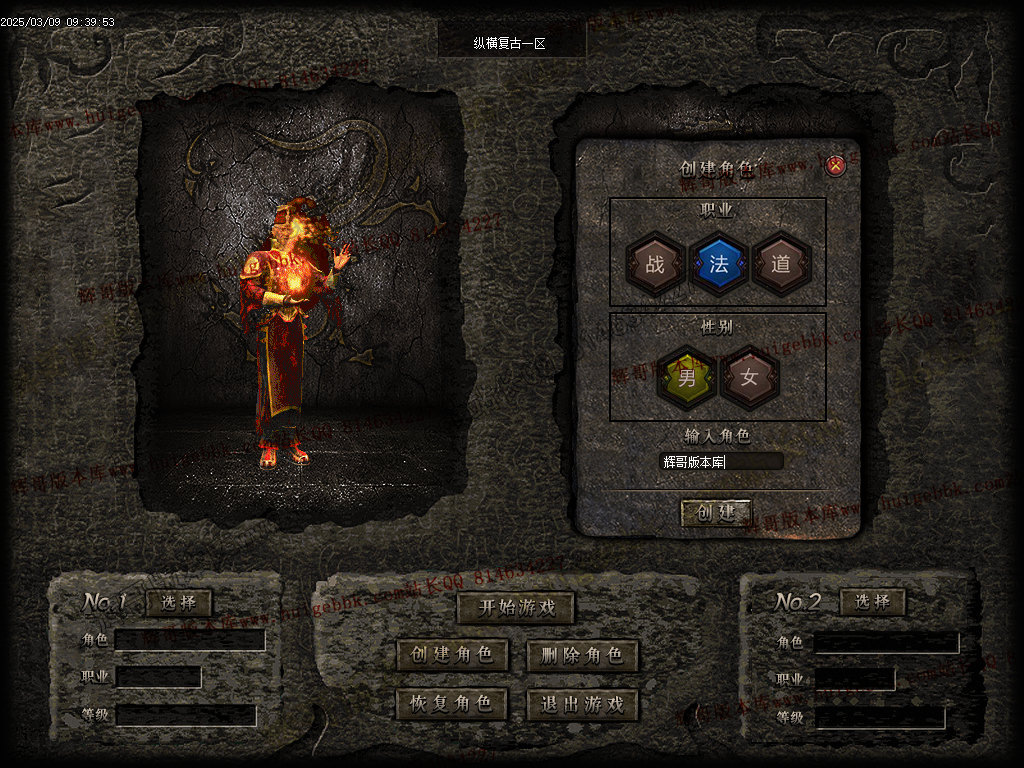
Task: Confirm with the 创建 create button
Action: pos(716,513)
